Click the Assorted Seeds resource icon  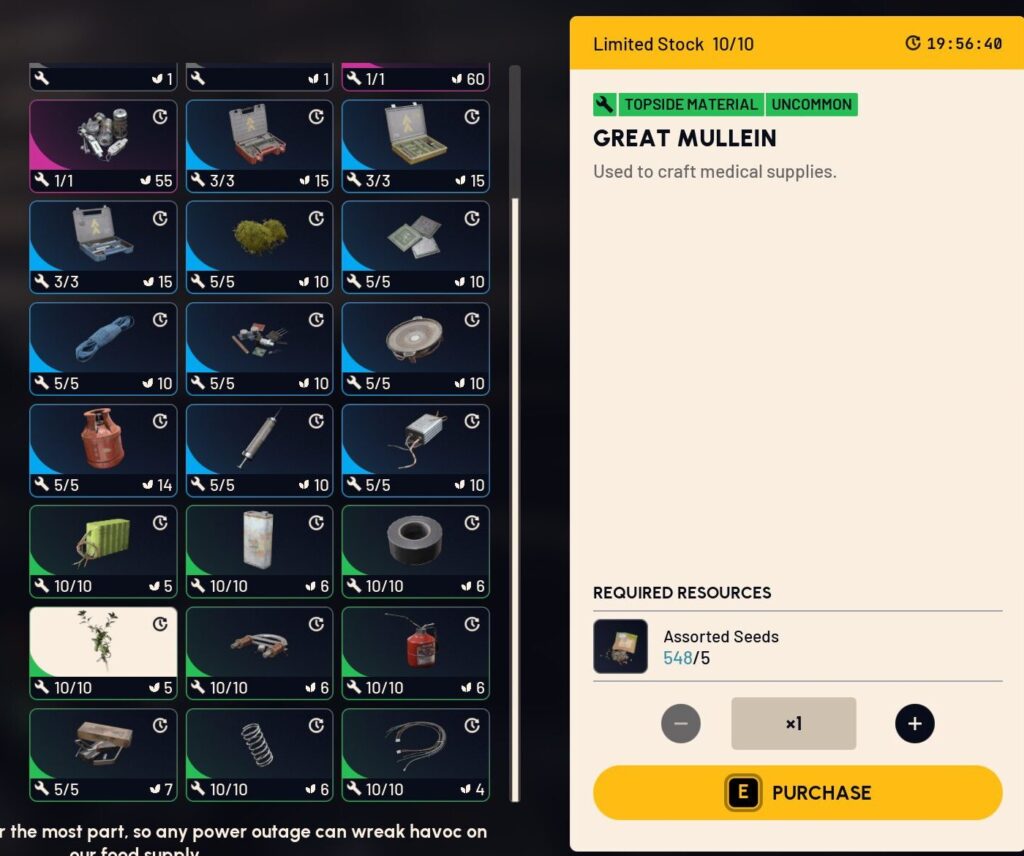620,646
